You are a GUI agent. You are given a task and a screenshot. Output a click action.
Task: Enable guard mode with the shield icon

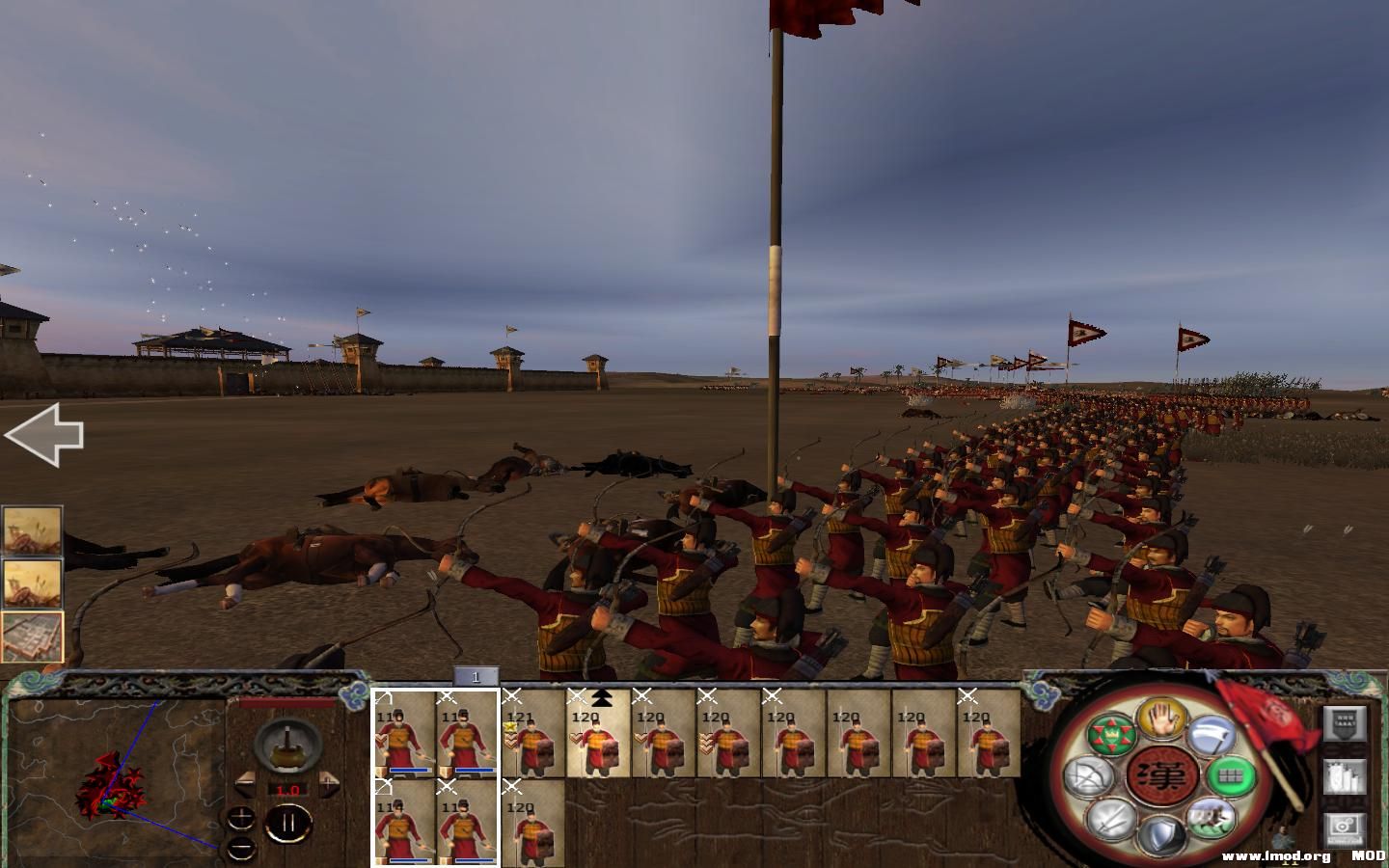[x=1162, y=829]
